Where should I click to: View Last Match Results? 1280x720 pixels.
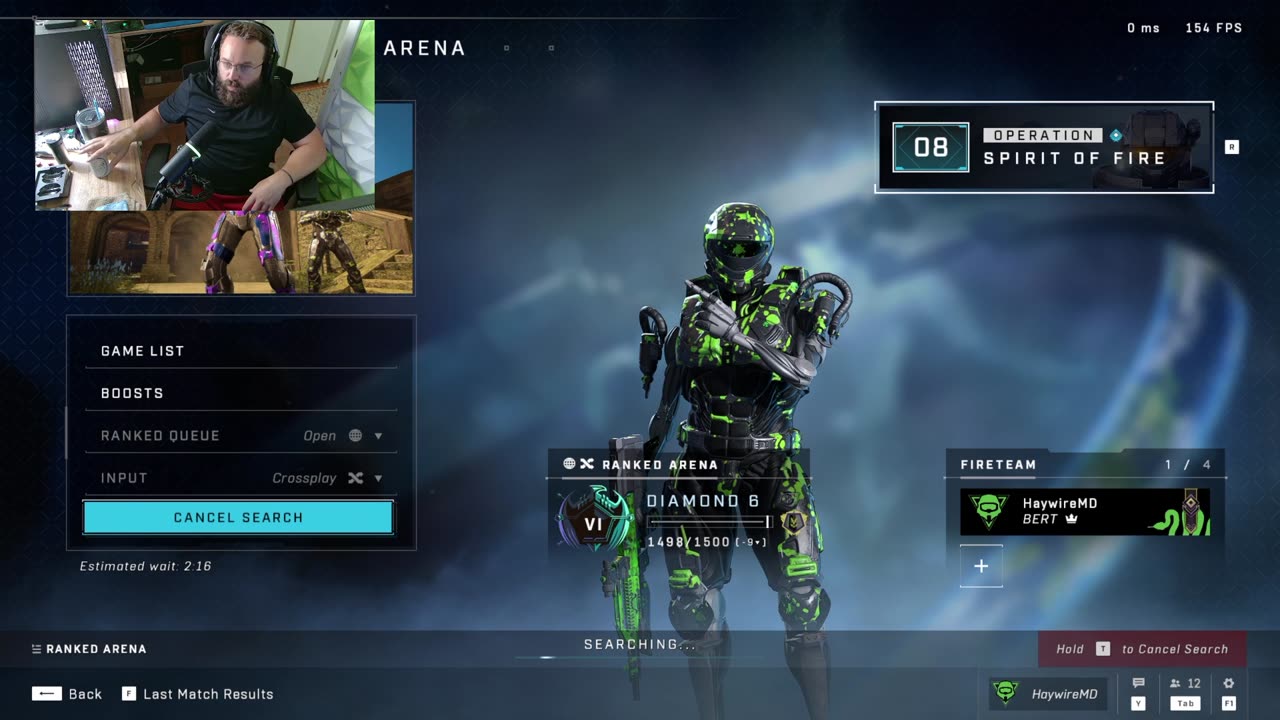coord(197,694)
